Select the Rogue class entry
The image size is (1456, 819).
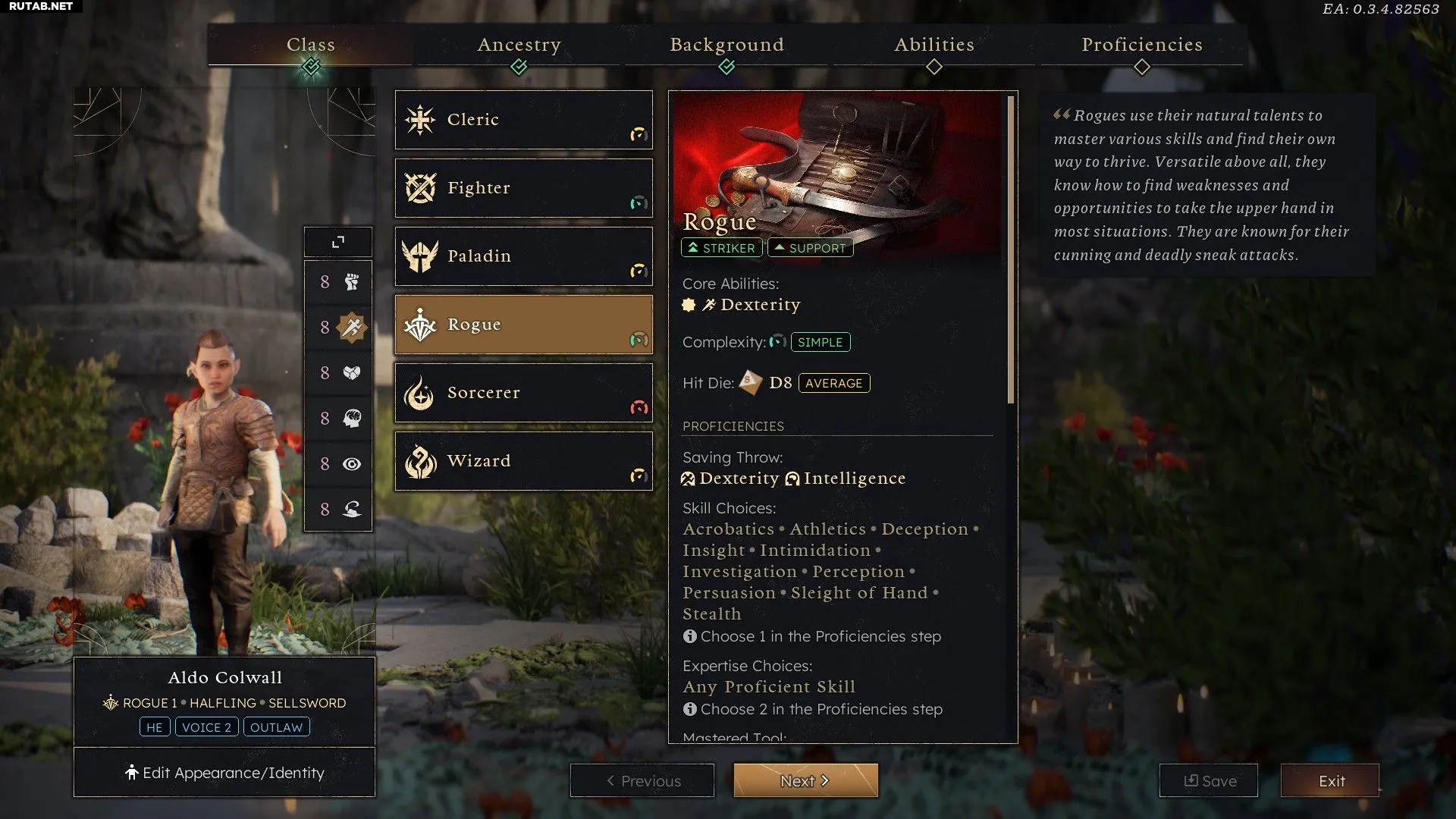(x=523, y=325)
